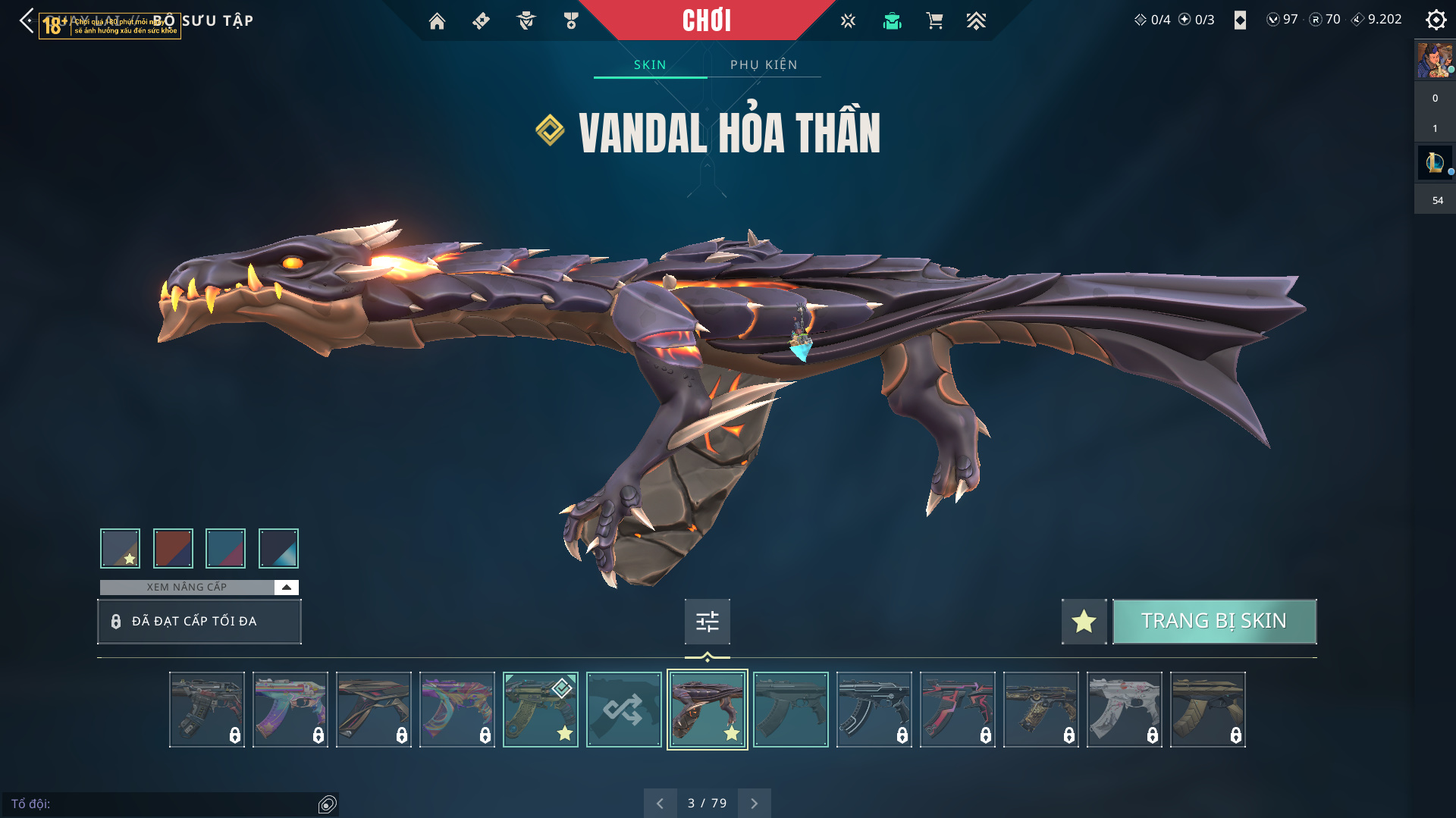Open the player avatar profile
1456x818 pixels.
tap(1434, 61)
